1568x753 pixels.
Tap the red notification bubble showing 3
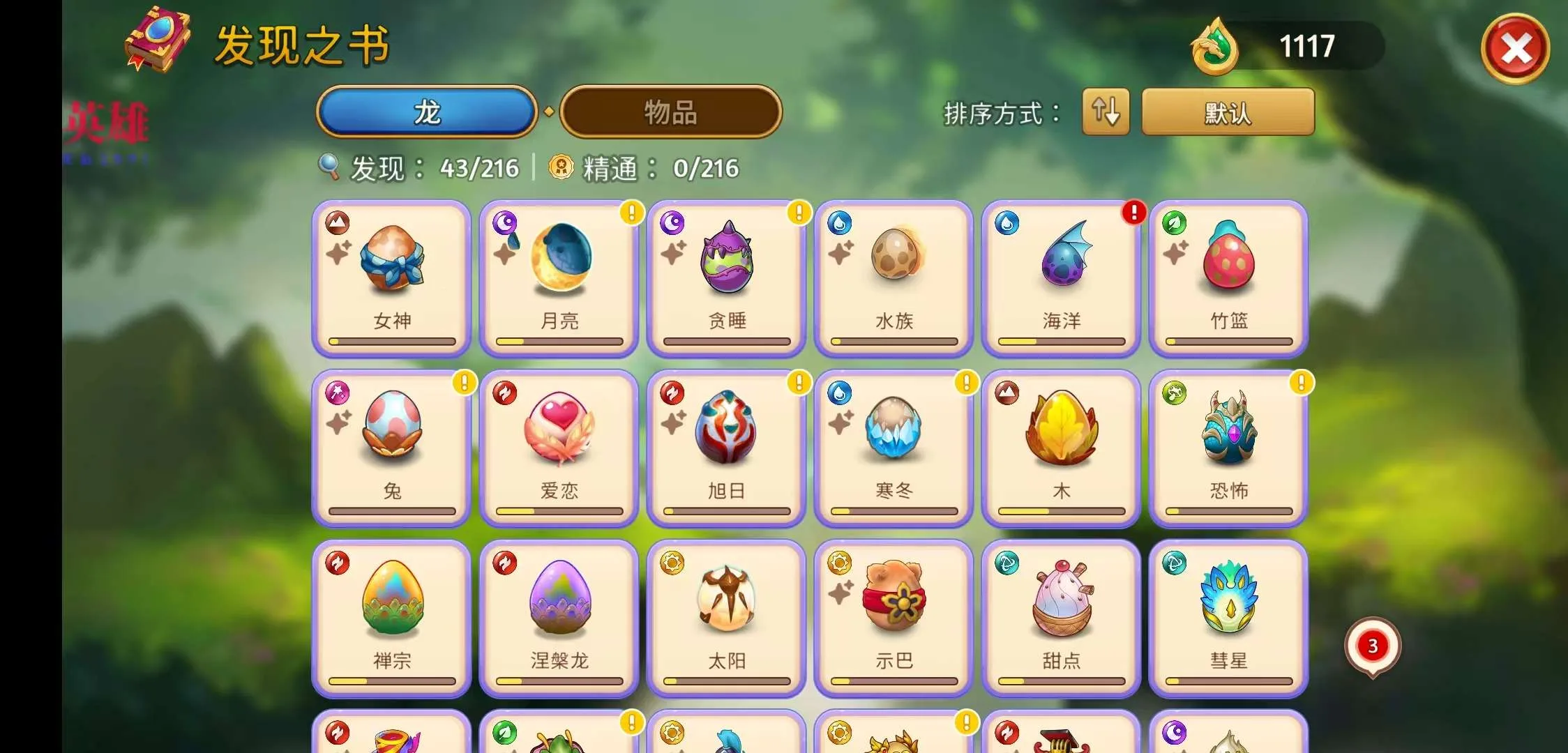(1372, 646)
